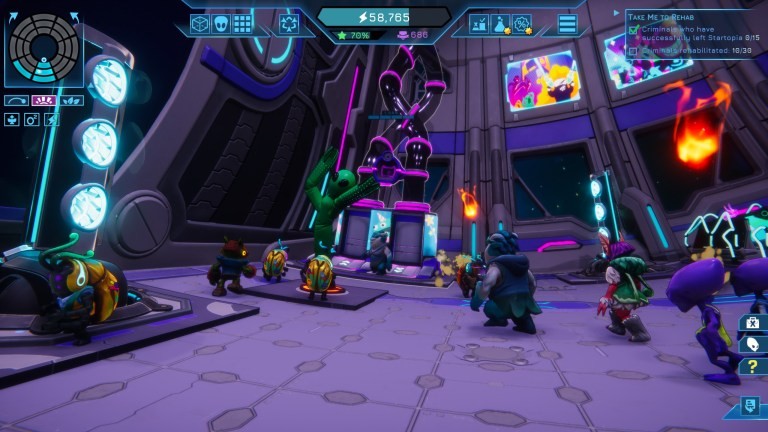
Task: Select the highlighted magenta deck button
Action: tap(42, 100)
